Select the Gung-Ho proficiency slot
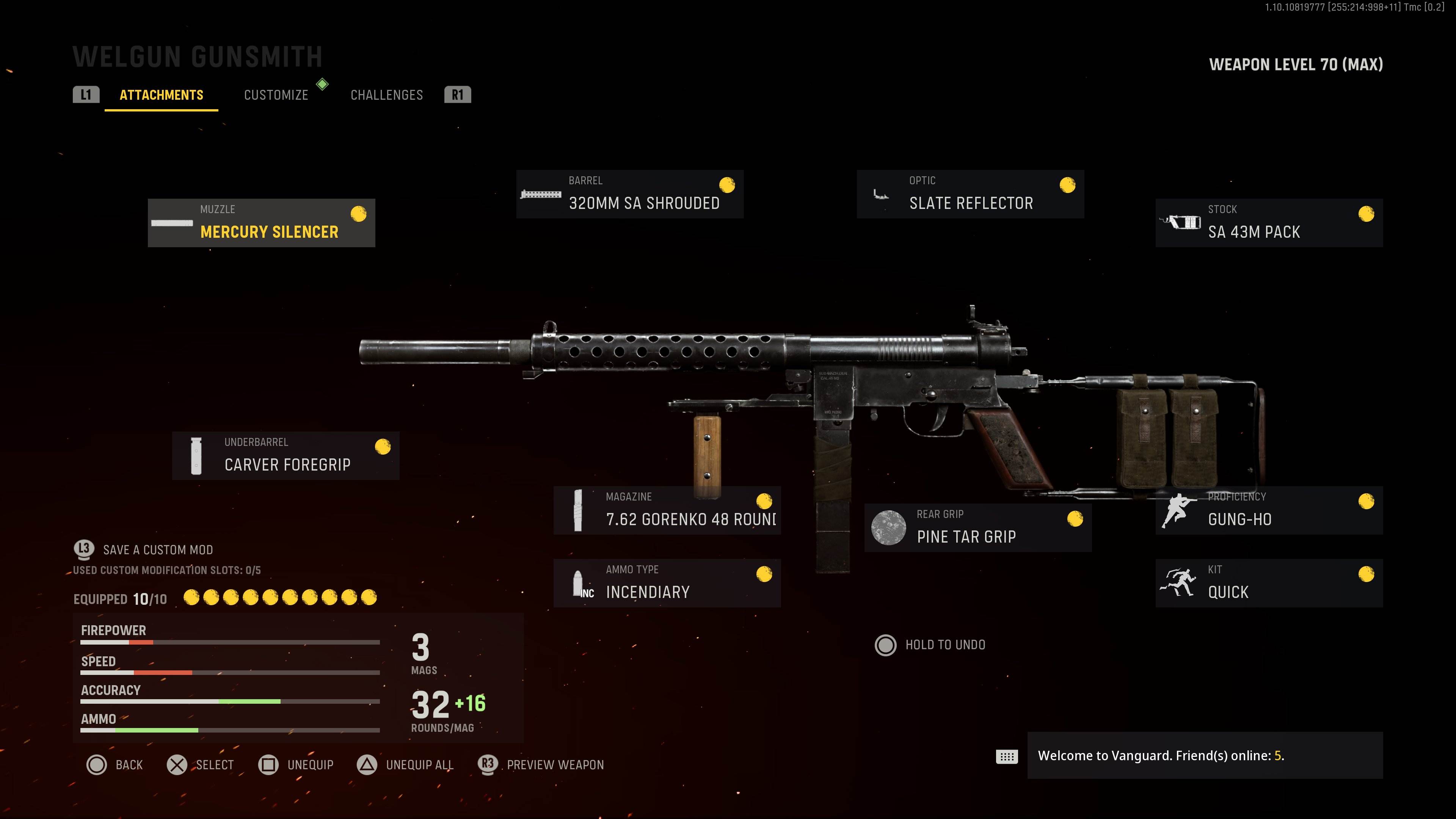The width and height of the screenshot is (1456, 819). tap(1268, 510)
